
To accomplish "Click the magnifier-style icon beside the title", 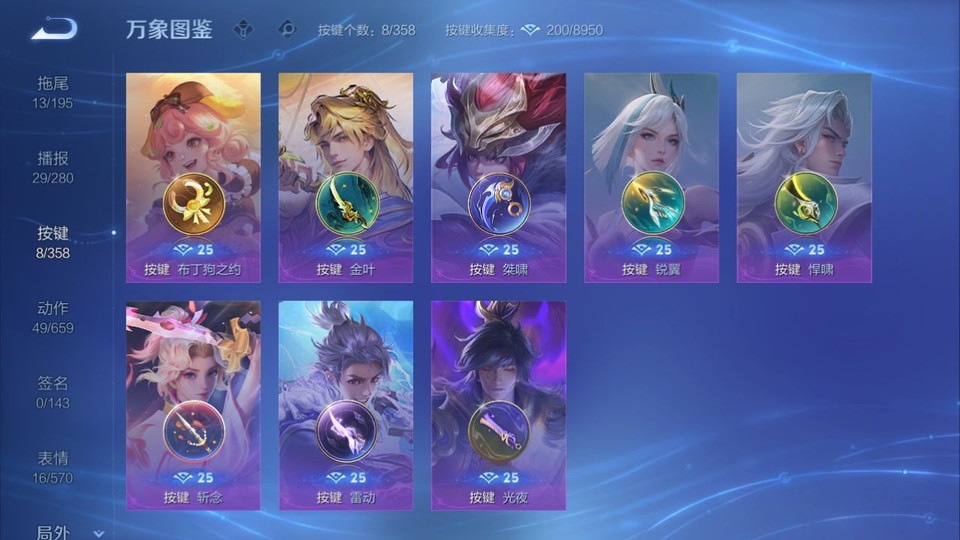I will [x=287, y=29].
